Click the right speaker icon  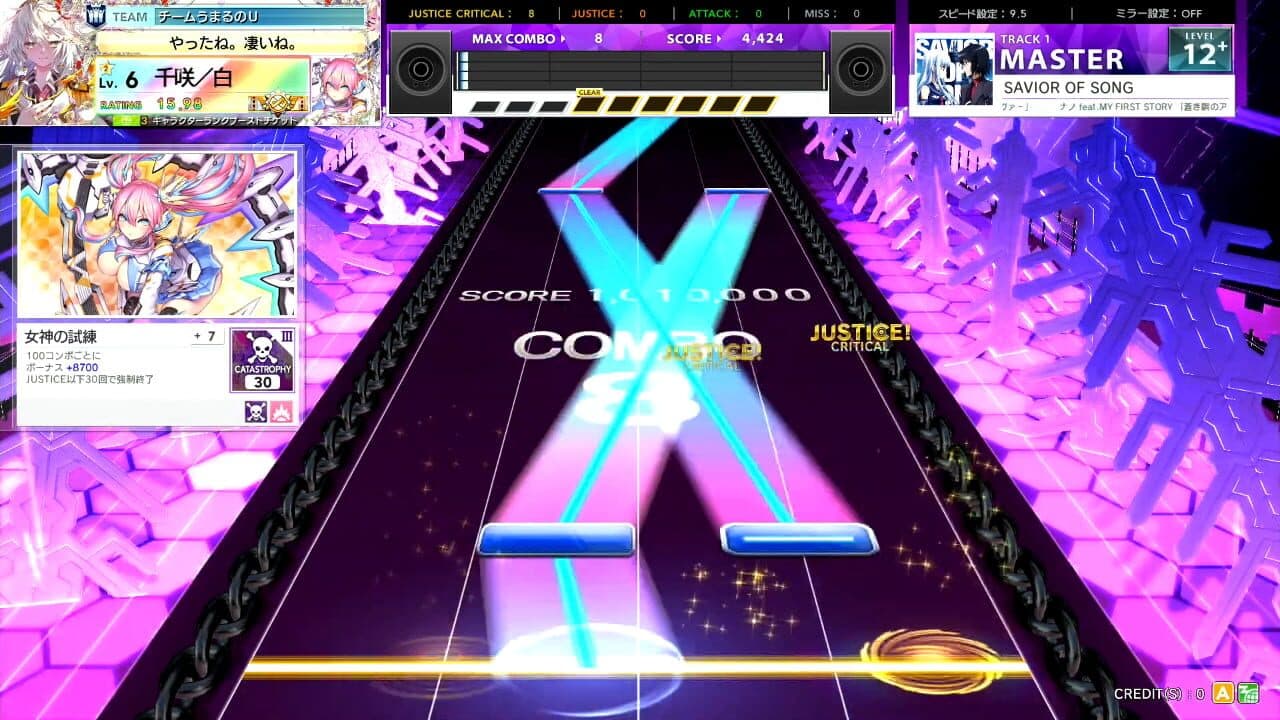click(857, 70)
